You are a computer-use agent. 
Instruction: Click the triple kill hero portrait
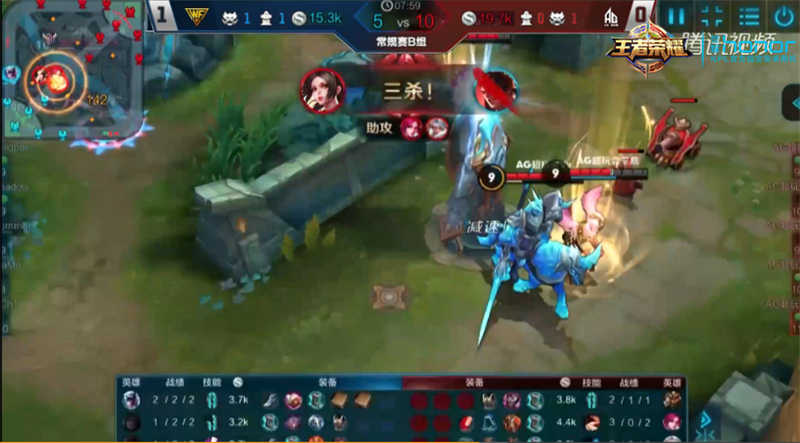coord(322,91)
